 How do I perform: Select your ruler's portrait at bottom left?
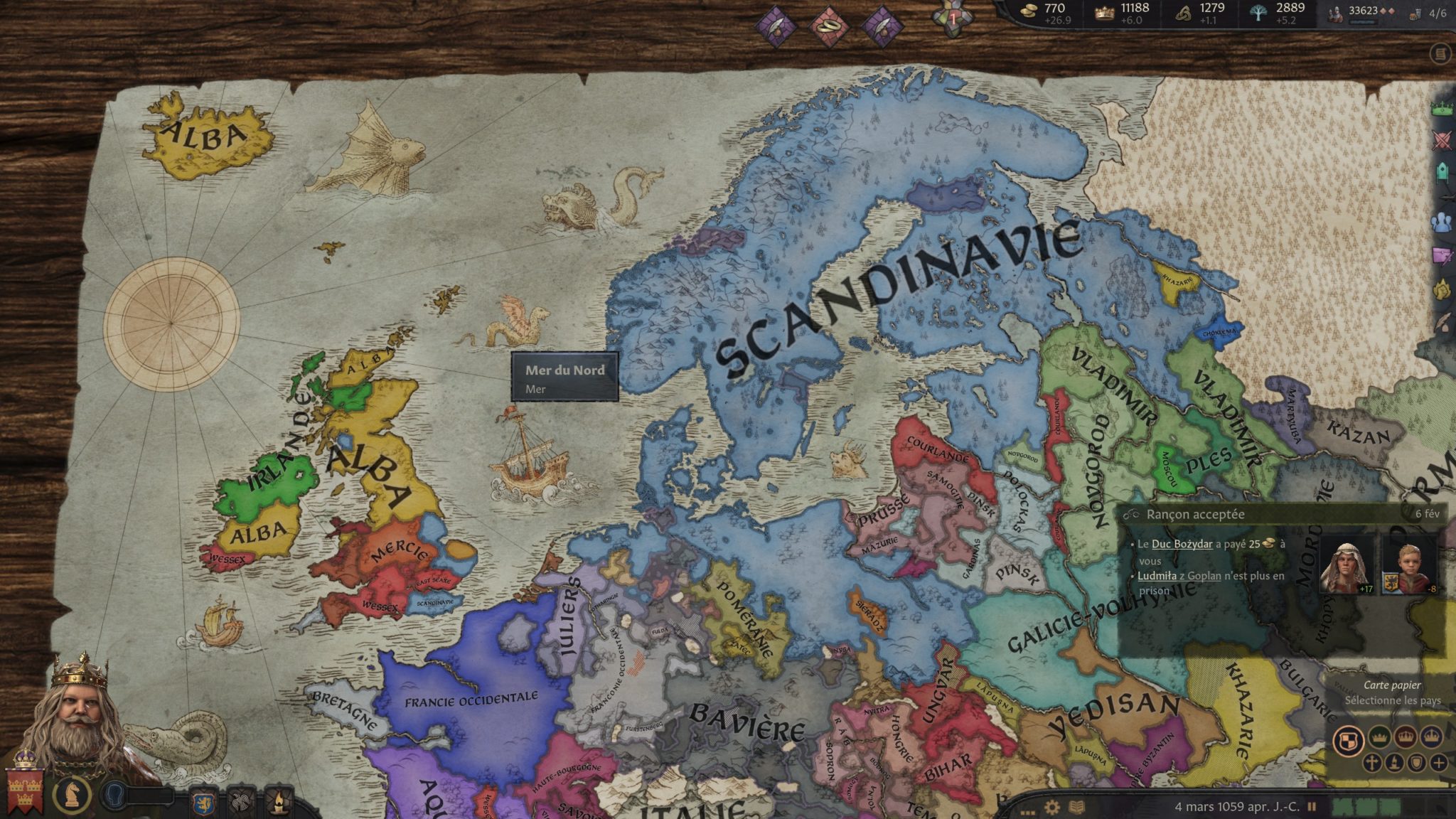pos(78,711)
